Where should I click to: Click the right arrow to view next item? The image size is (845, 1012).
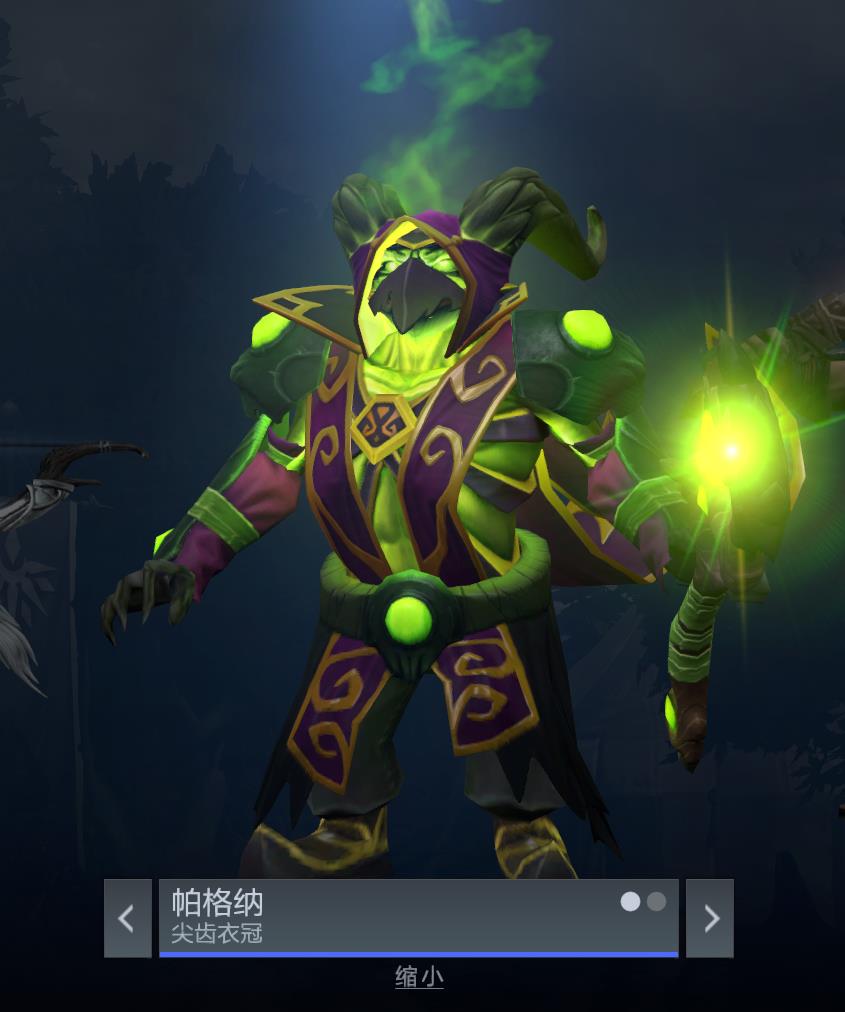[x=710, y=918]
